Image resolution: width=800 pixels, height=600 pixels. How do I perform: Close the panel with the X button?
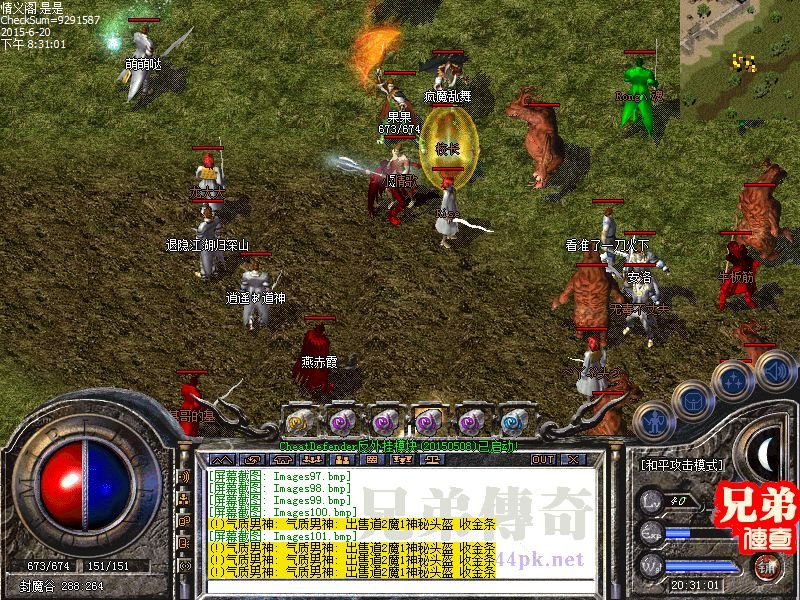point(572,460)
